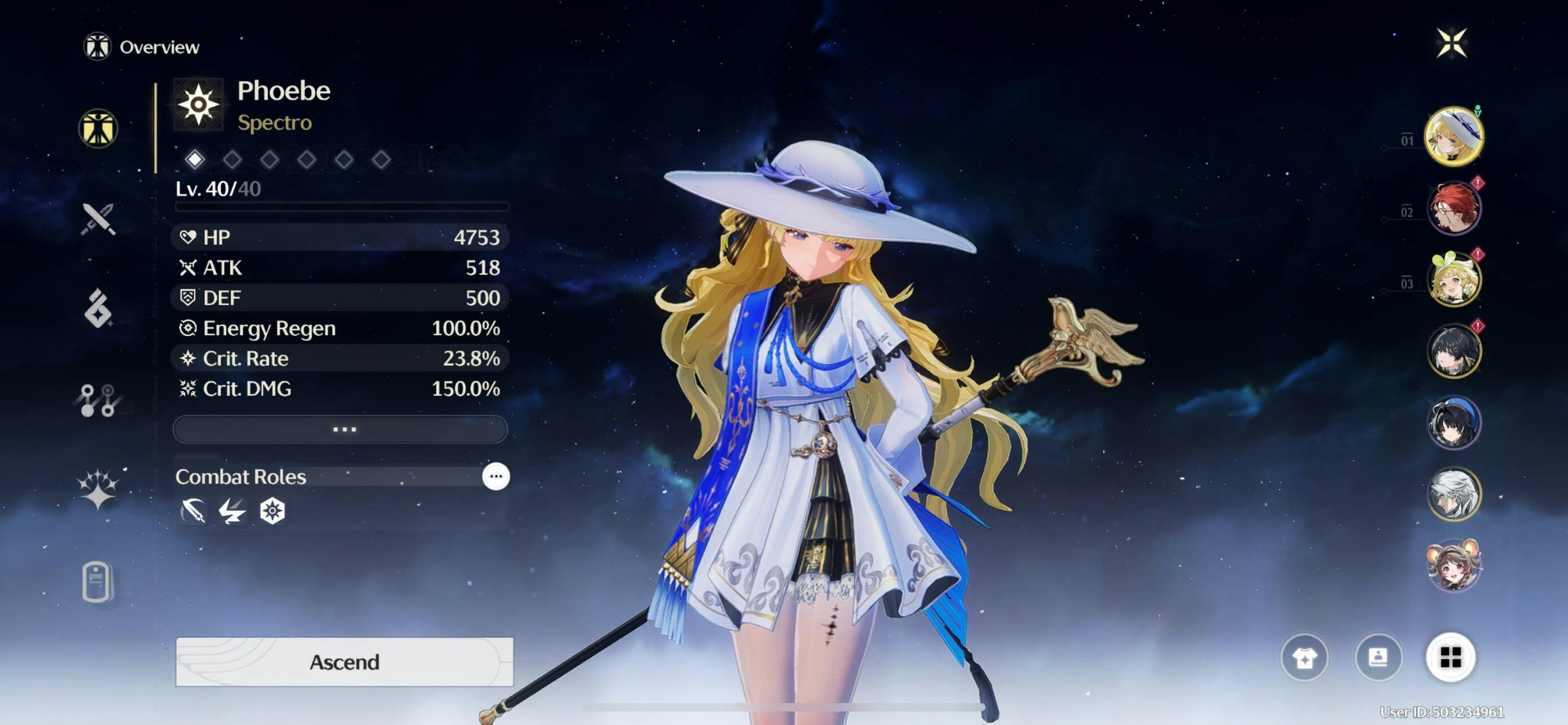Select the brown-haired character with hair buns
Screen dimensions: 1568x725
tap(1453, 565)
